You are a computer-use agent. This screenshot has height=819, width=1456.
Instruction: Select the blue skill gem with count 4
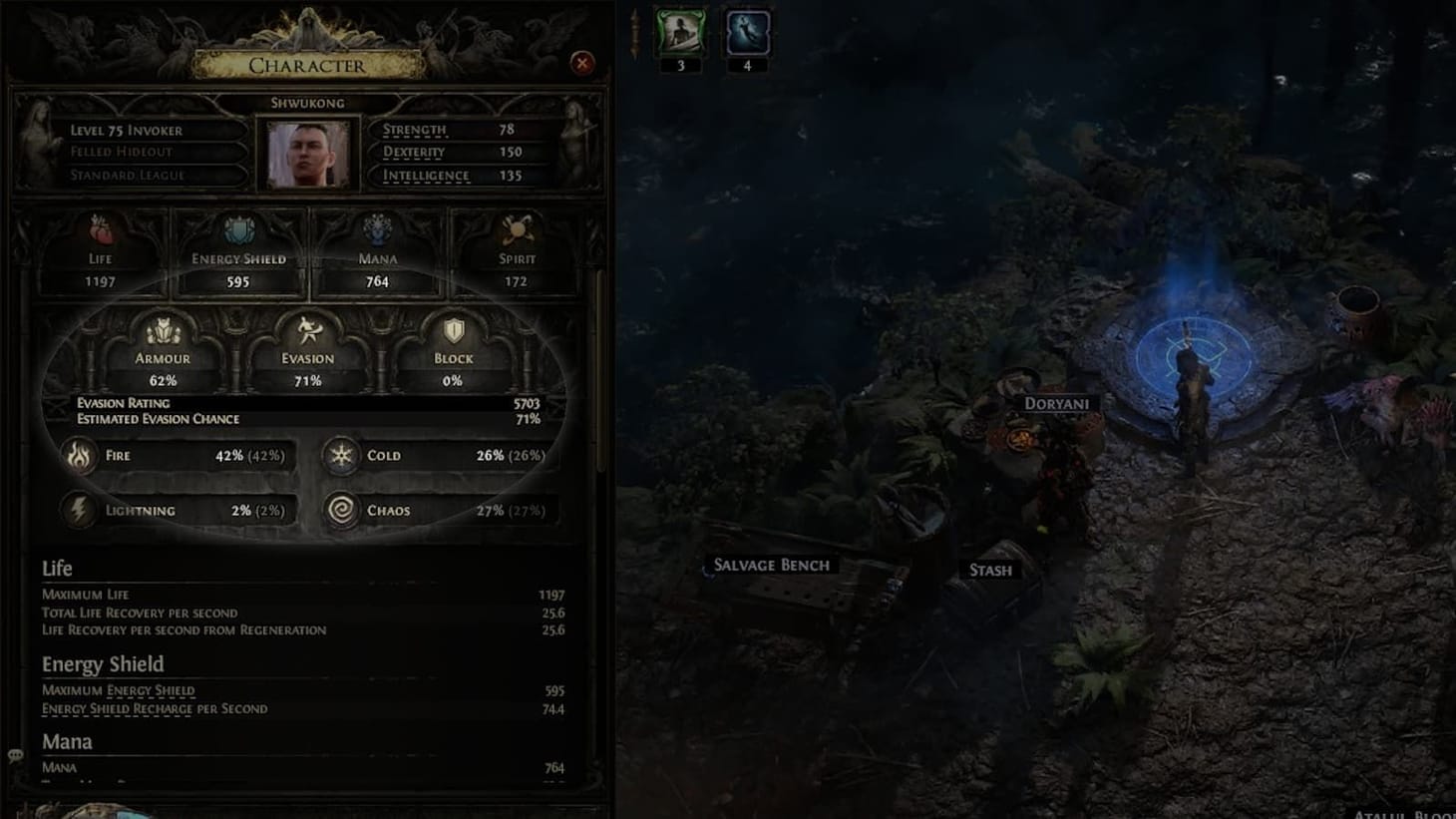pyautogui.click(x=747, y=33)
